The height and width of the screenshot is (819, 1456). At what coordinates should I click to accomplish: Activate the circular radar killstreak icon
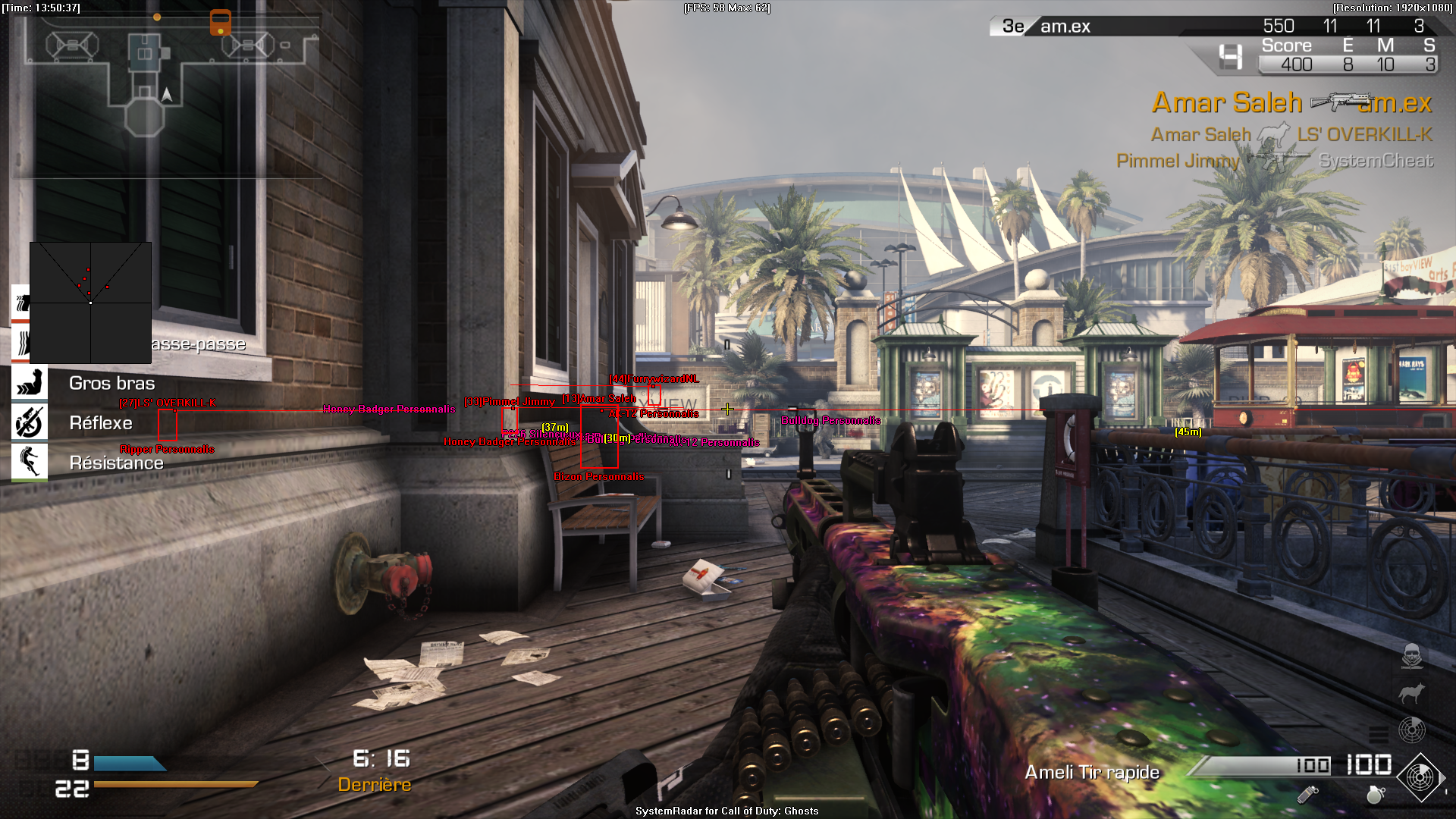[x=1411, y=730]
